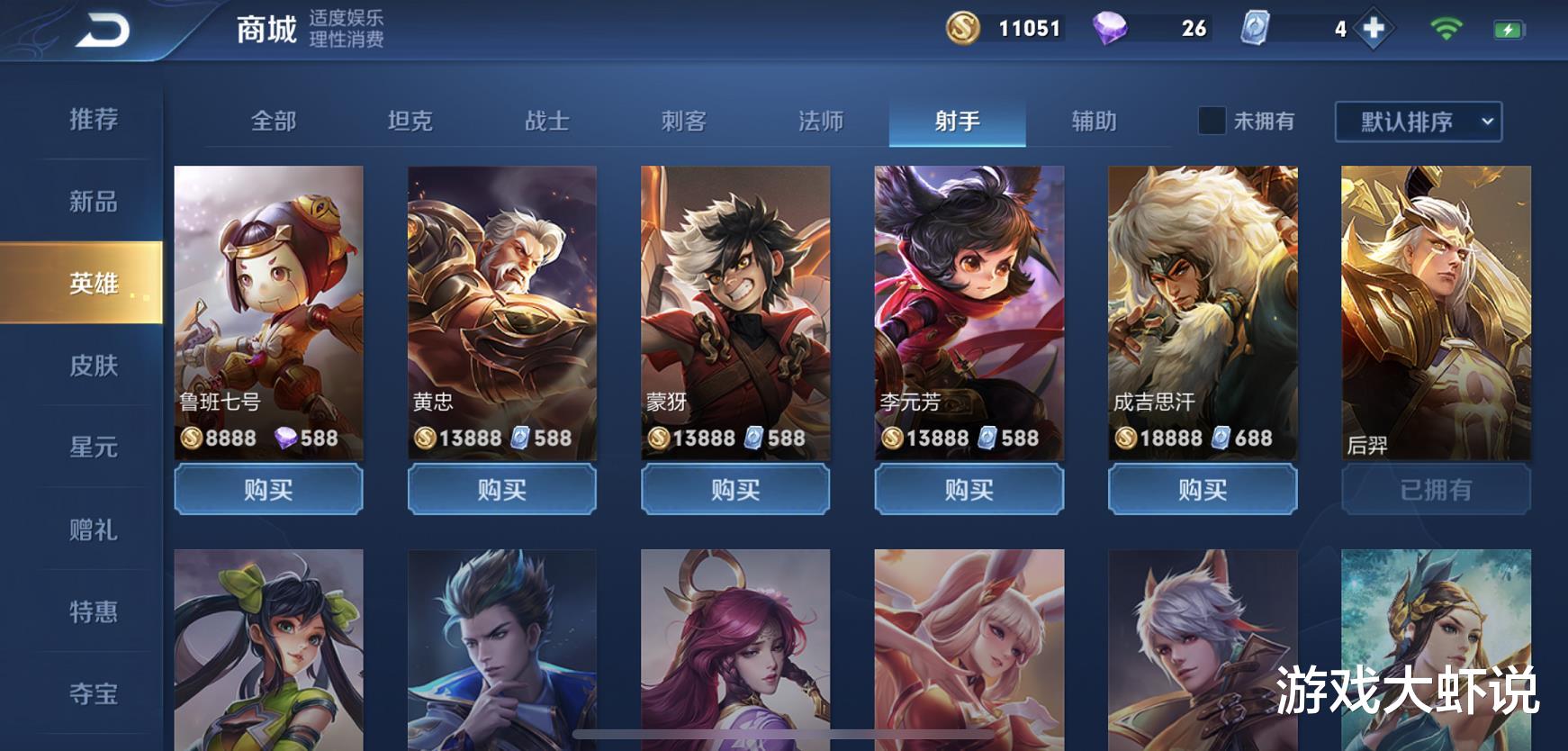Enable the 未拥有 filter checkbox
This screenshot has width=1568, height=751.
pos(1211,122)
